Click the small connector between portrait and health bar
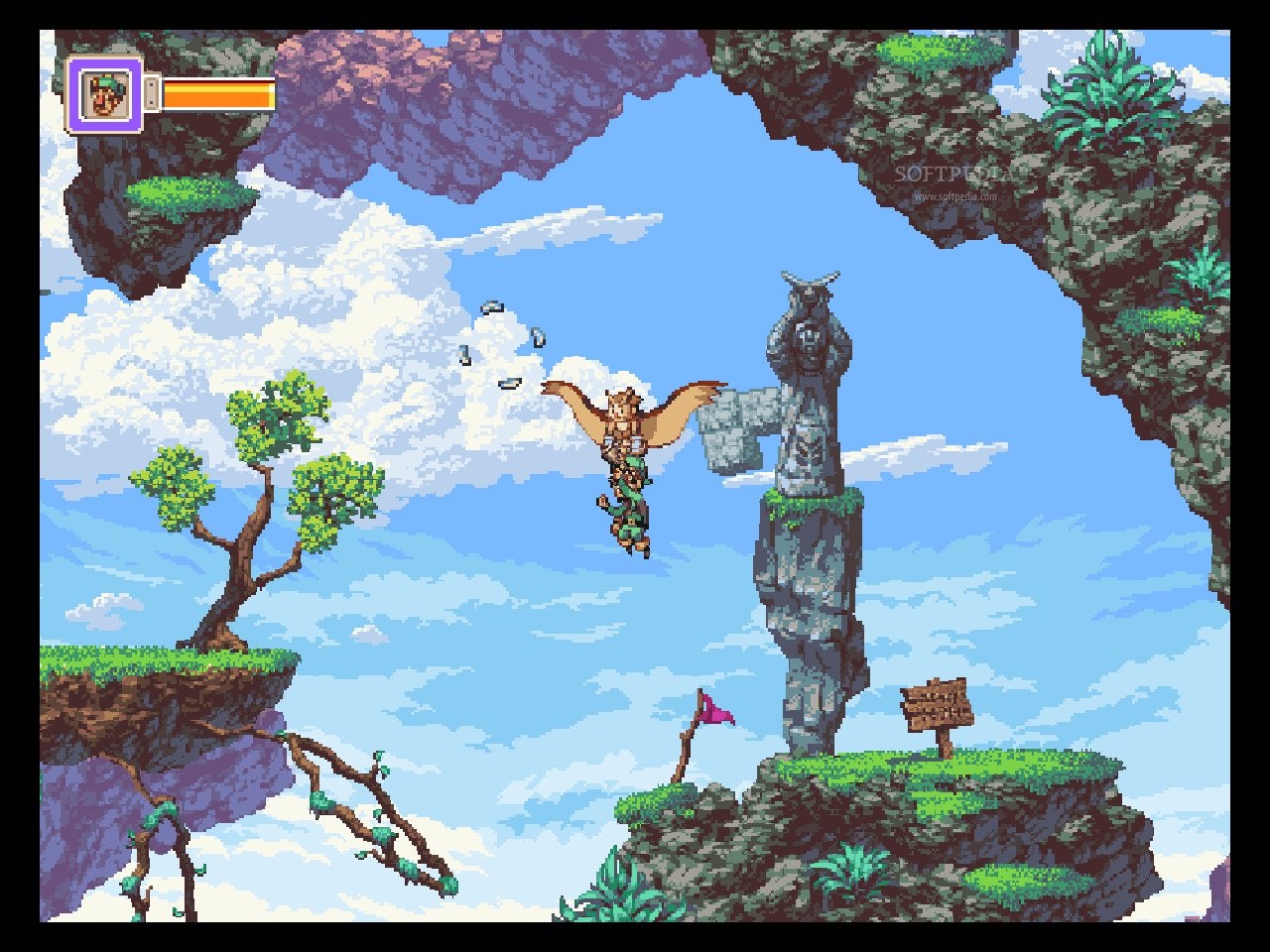 [x=149, y=96]
